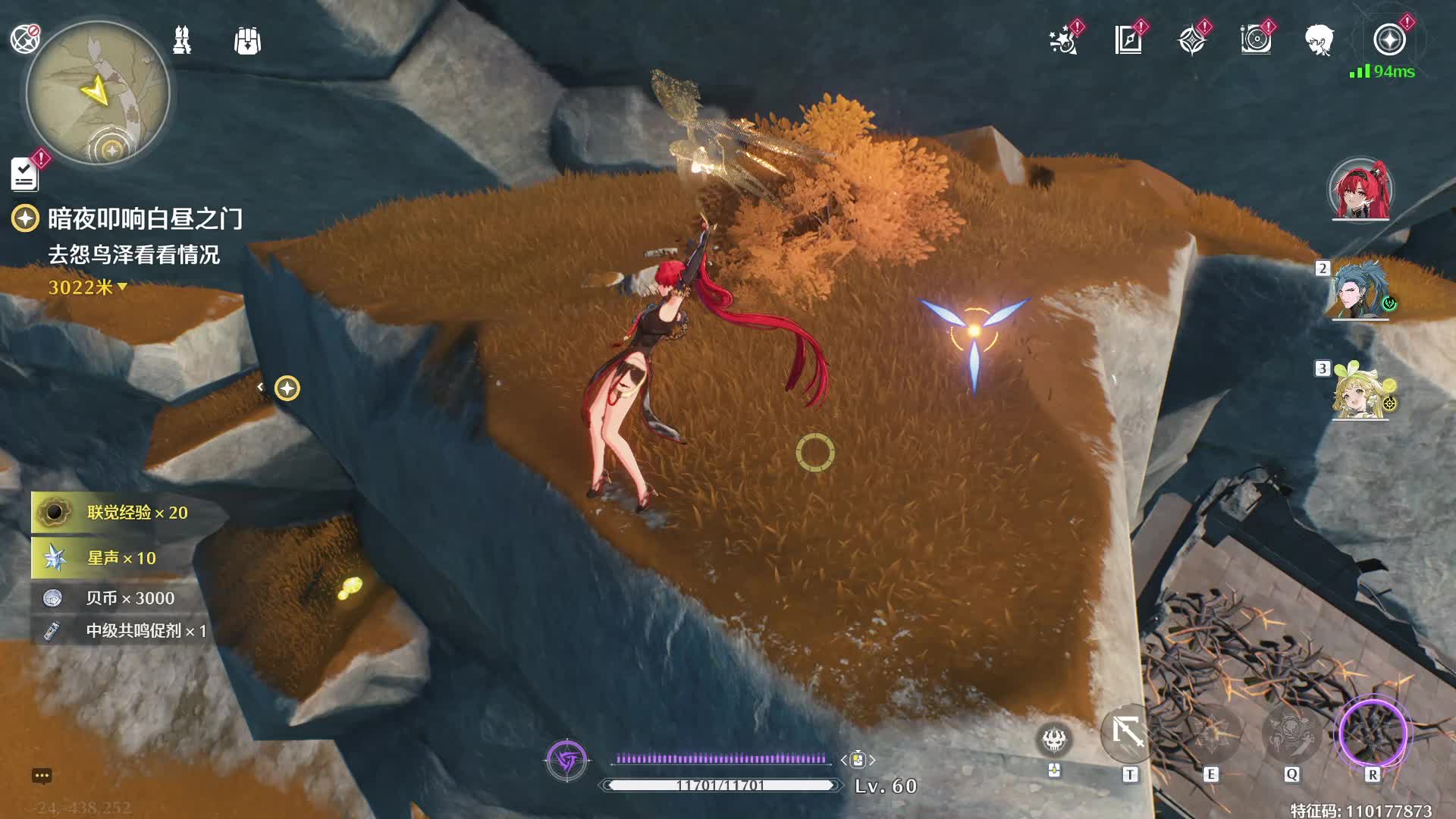Open the diamond-shaped events icon
Image resolution: width=1456 pixels, height=819 pixels.
[1192, 40]
